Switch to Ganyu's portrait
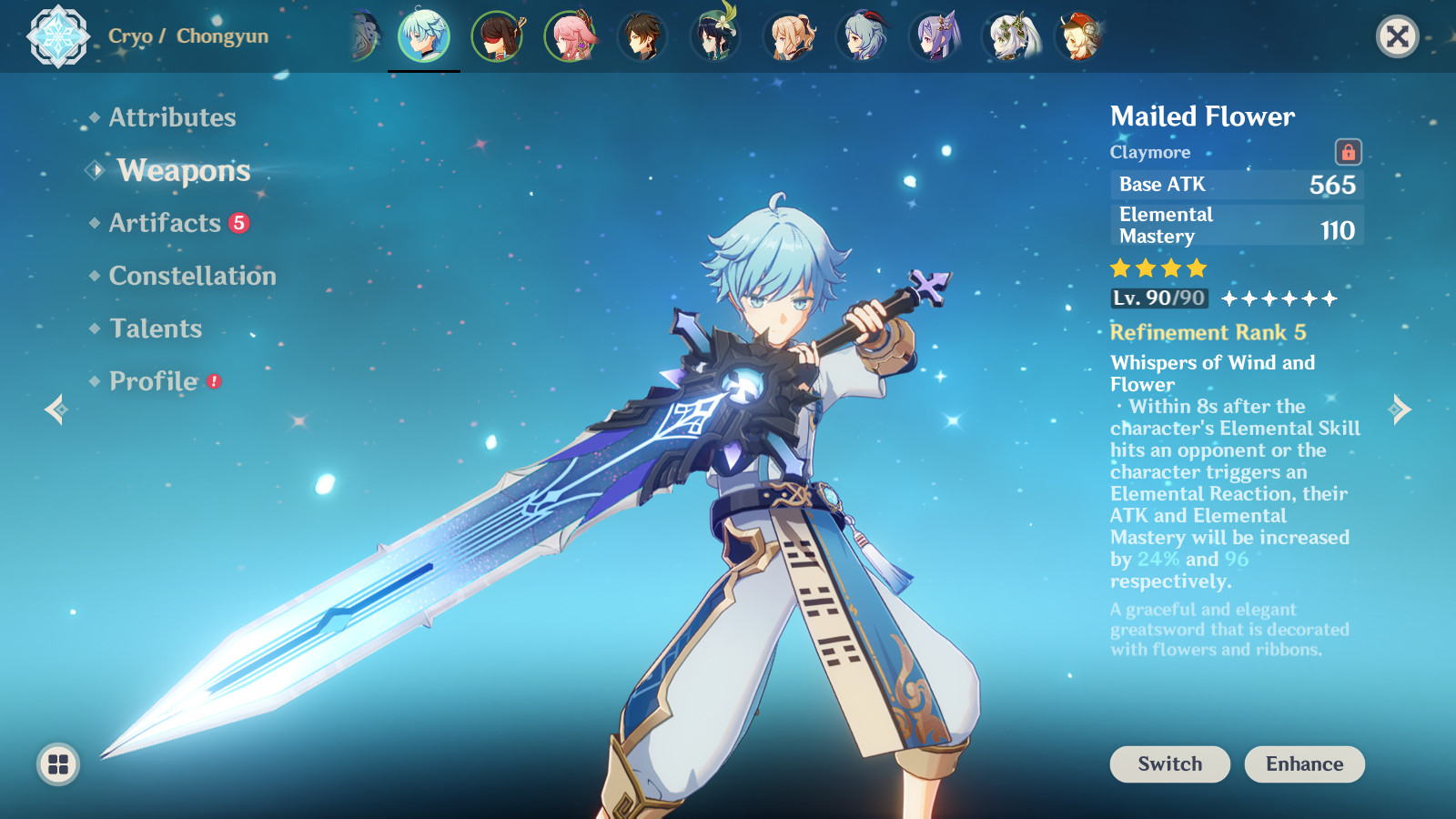 tap(861, 37)
